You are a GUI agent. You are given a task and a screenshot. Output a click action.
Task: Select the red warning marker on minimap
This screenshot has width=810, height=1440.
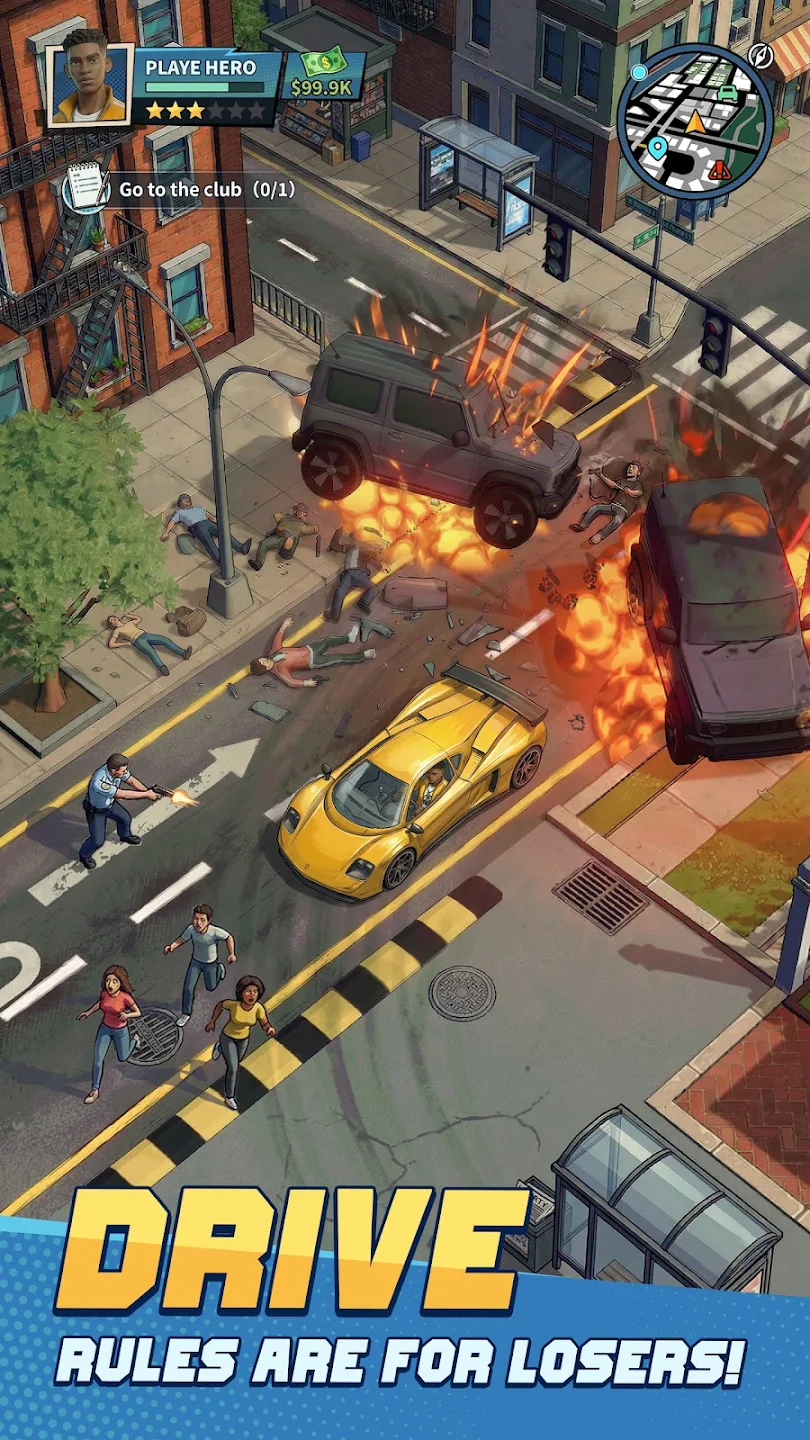[719, 169]
